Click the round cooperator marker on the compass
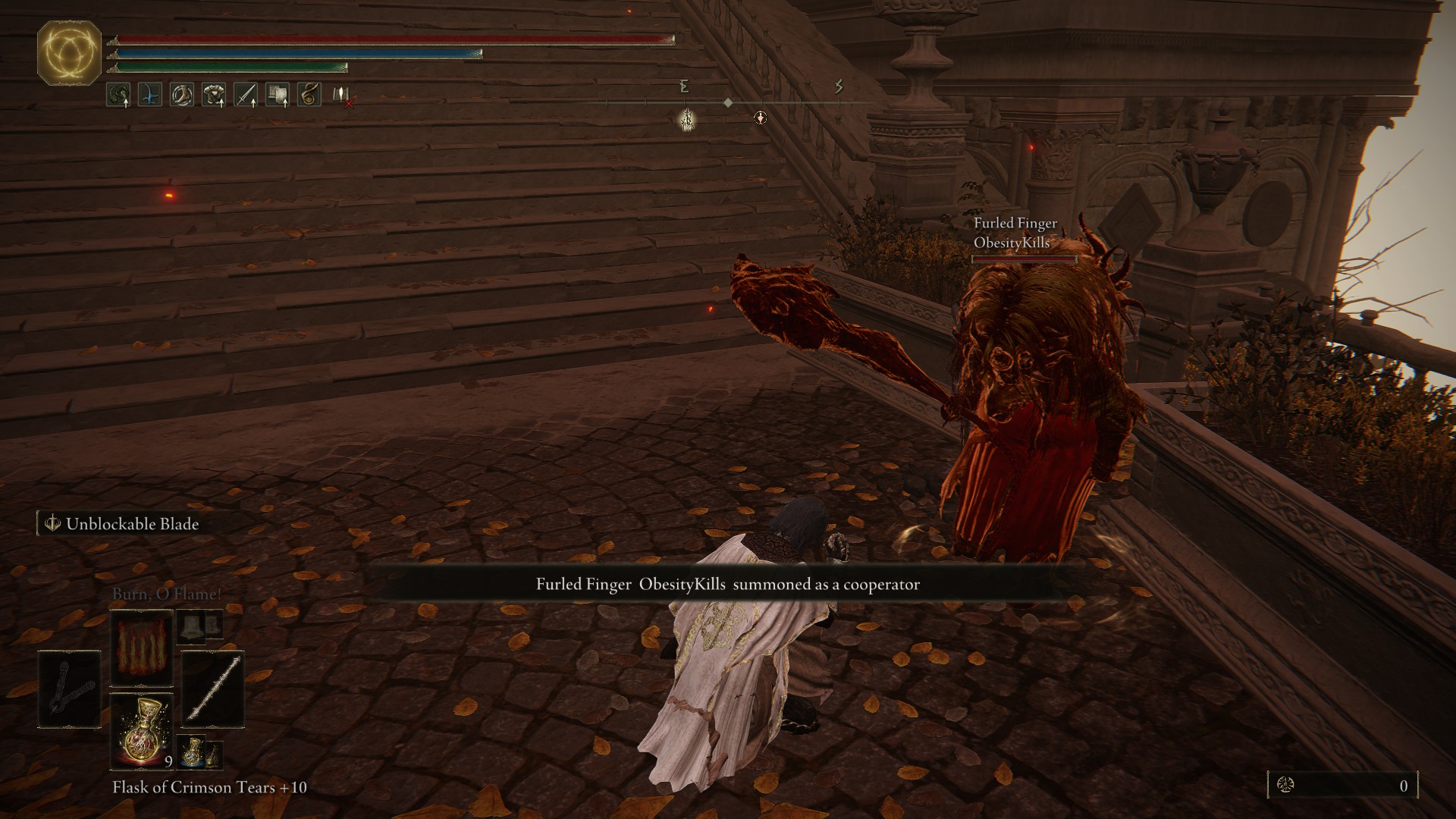Viewport: 1456px width, 819px height. tap(761, 118)
